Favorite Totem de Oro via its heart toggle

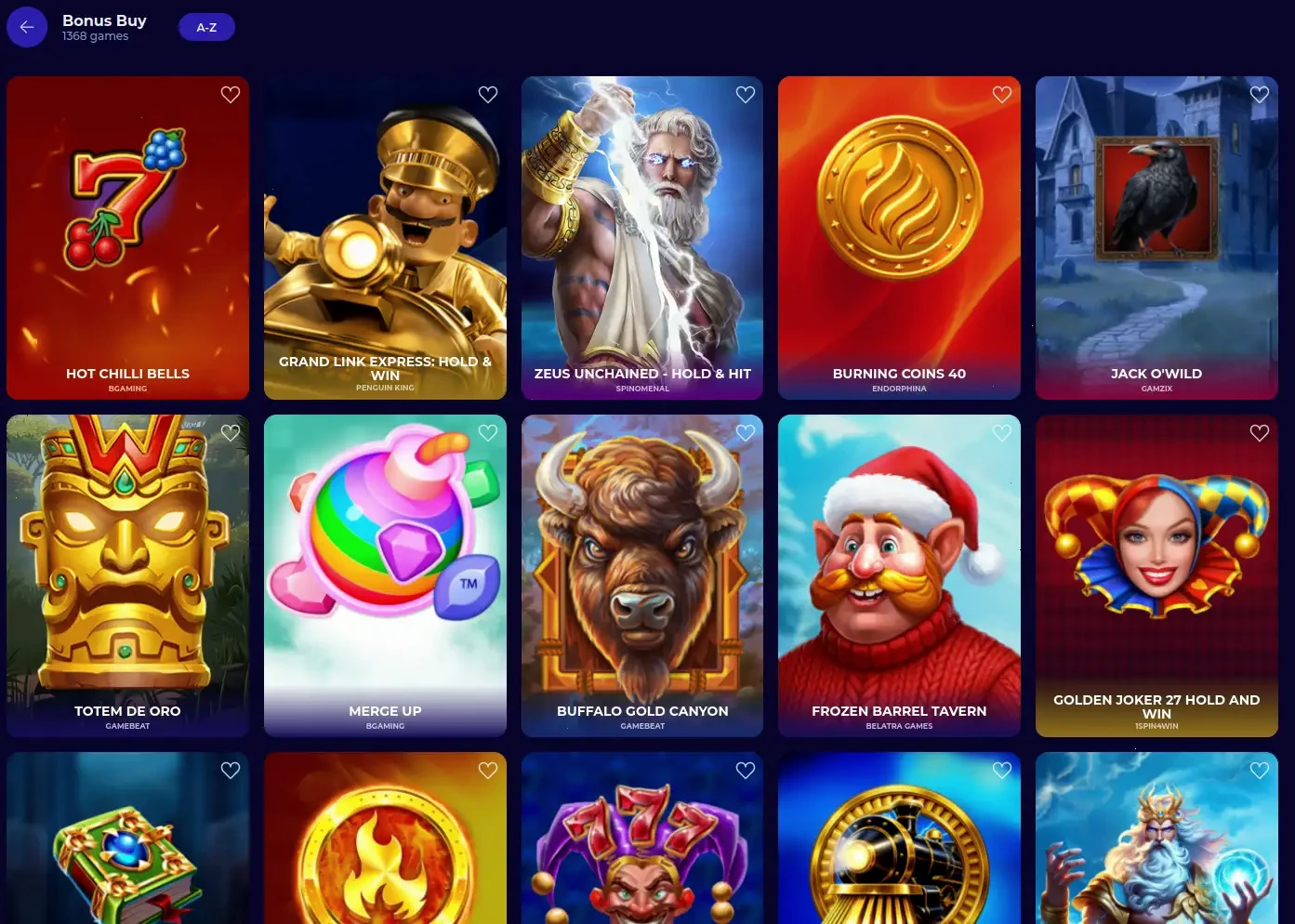(230, 432)
